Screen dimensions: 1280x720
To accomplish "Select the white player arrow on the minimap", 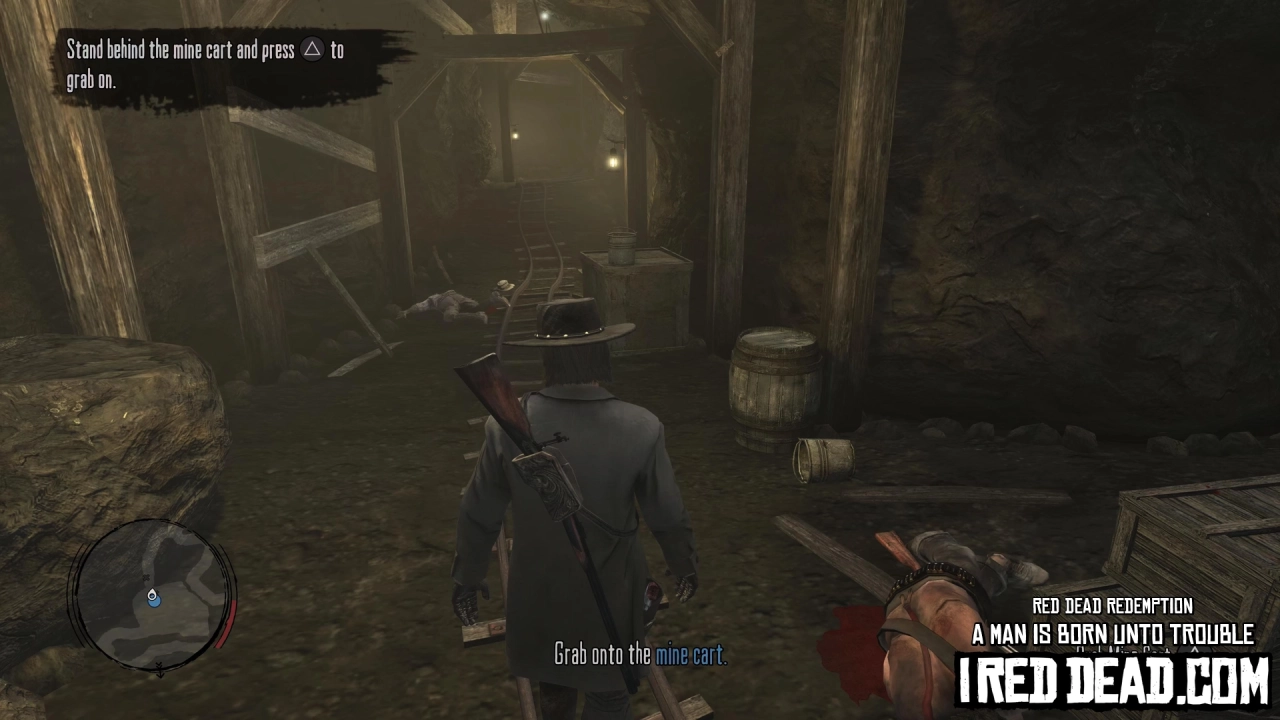I will pyautogui.click(x=153, y=594).
